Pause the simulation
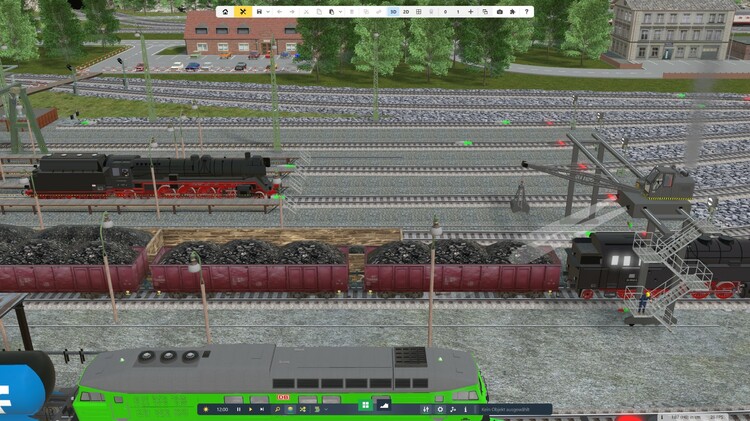The width and height of the screenshot is (750, 421). 238,409
